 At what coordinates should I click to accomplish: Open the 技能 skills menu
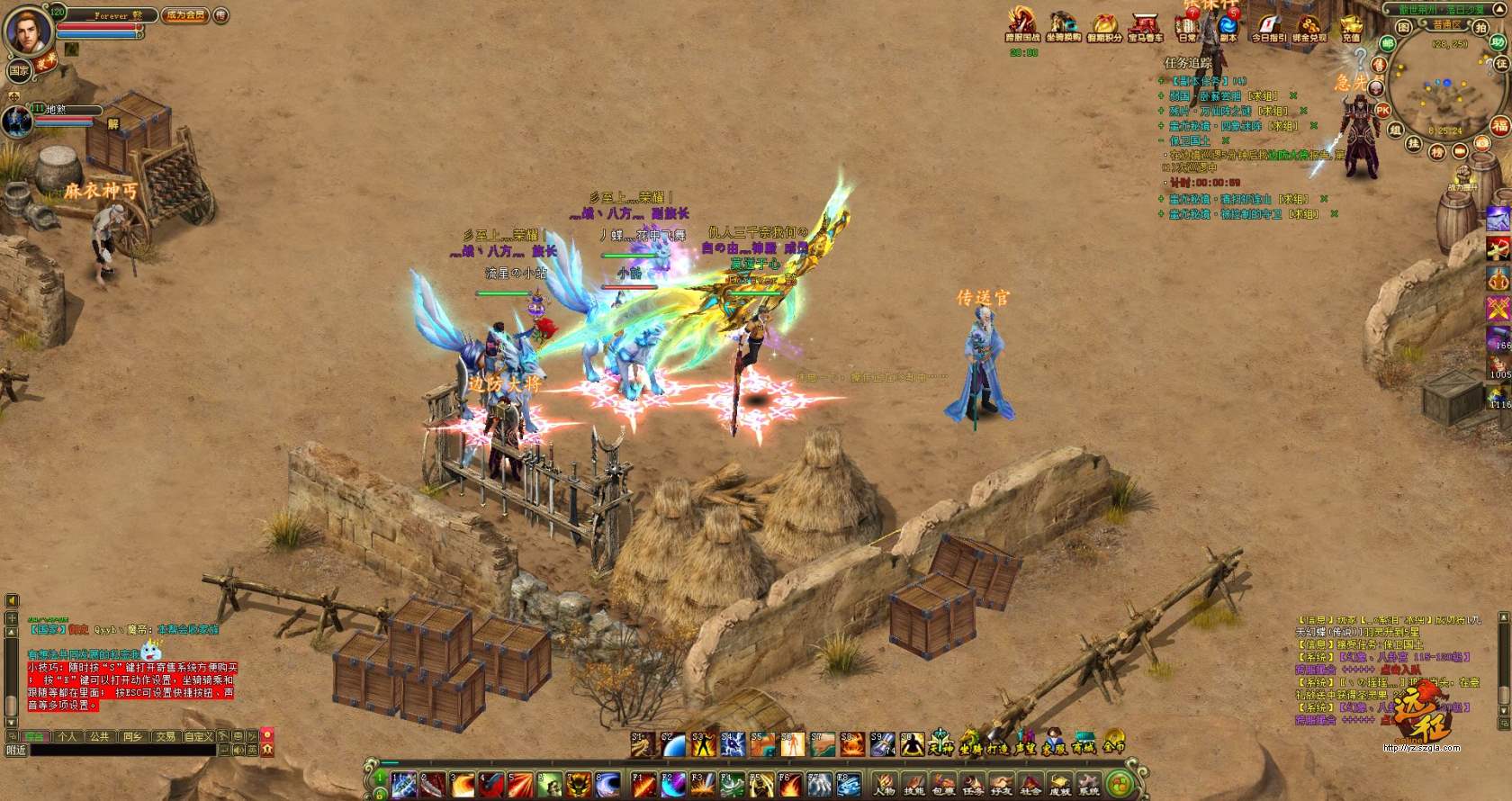(914, 784)
